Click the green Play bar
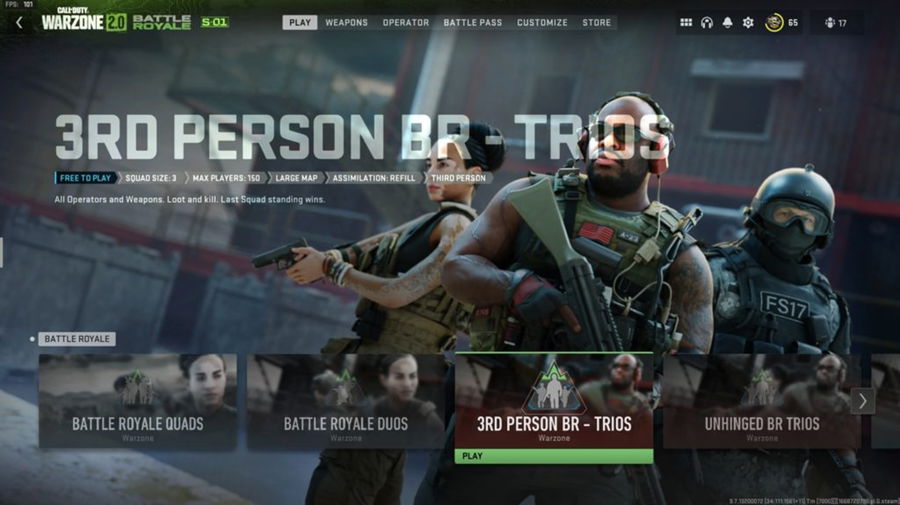This screenshot has height=505, width=900. pyautogui.click(x=554, y=456)
